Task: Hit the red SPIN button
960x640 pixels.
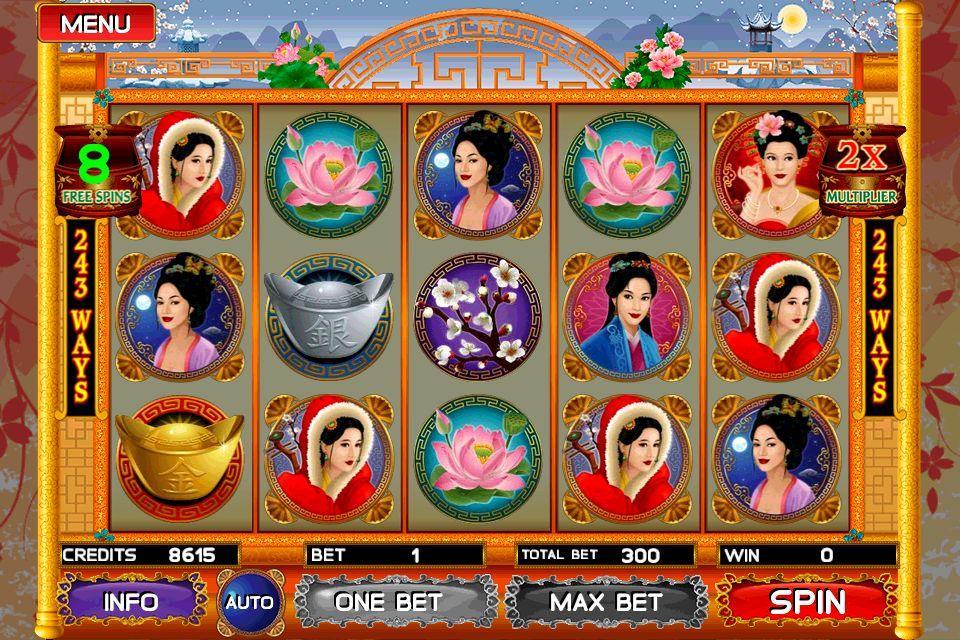Action: (x=807, y=602)
